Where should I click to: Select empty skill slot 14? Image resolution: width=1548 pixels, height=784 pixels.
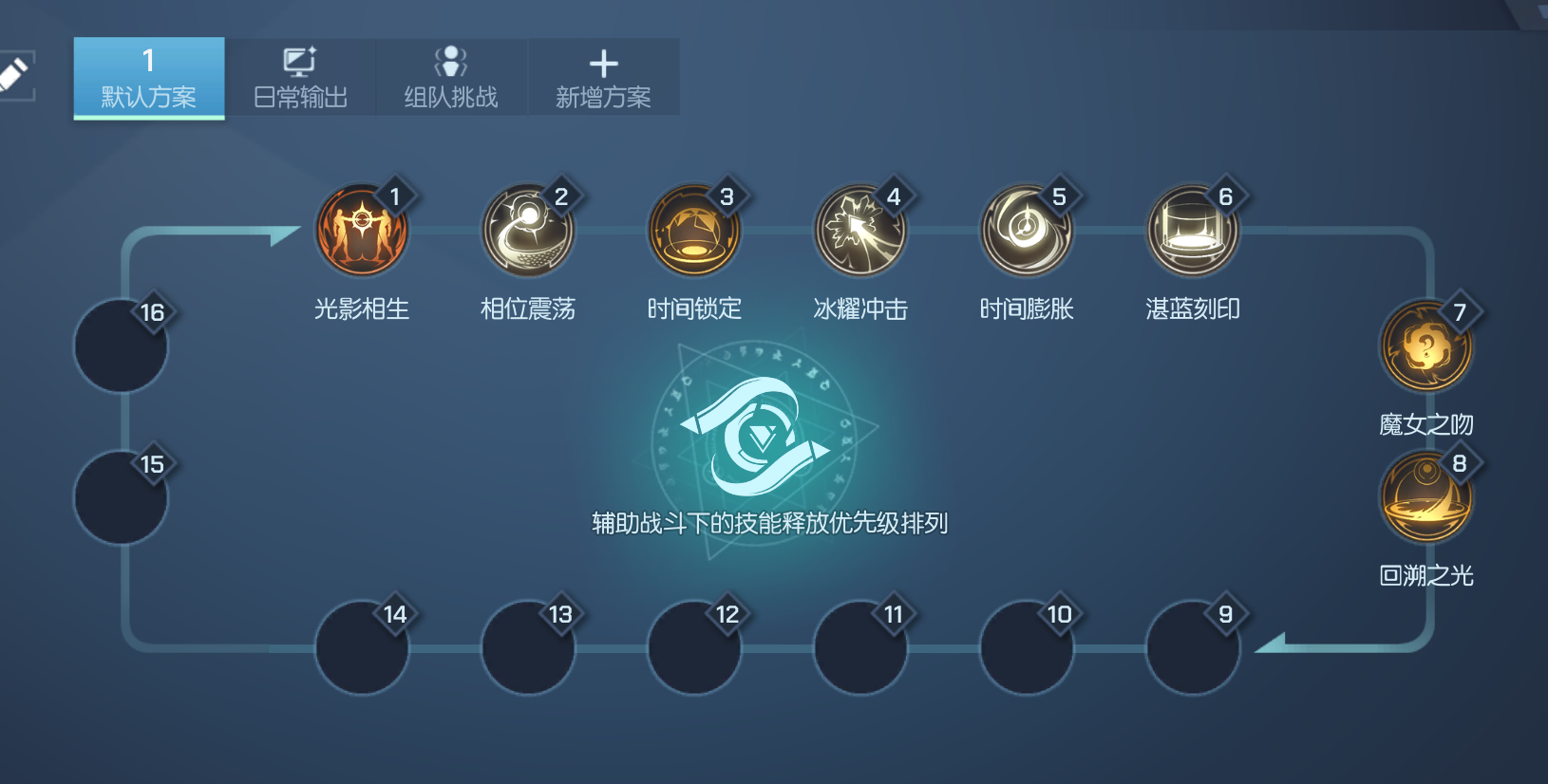click(362, 647)
